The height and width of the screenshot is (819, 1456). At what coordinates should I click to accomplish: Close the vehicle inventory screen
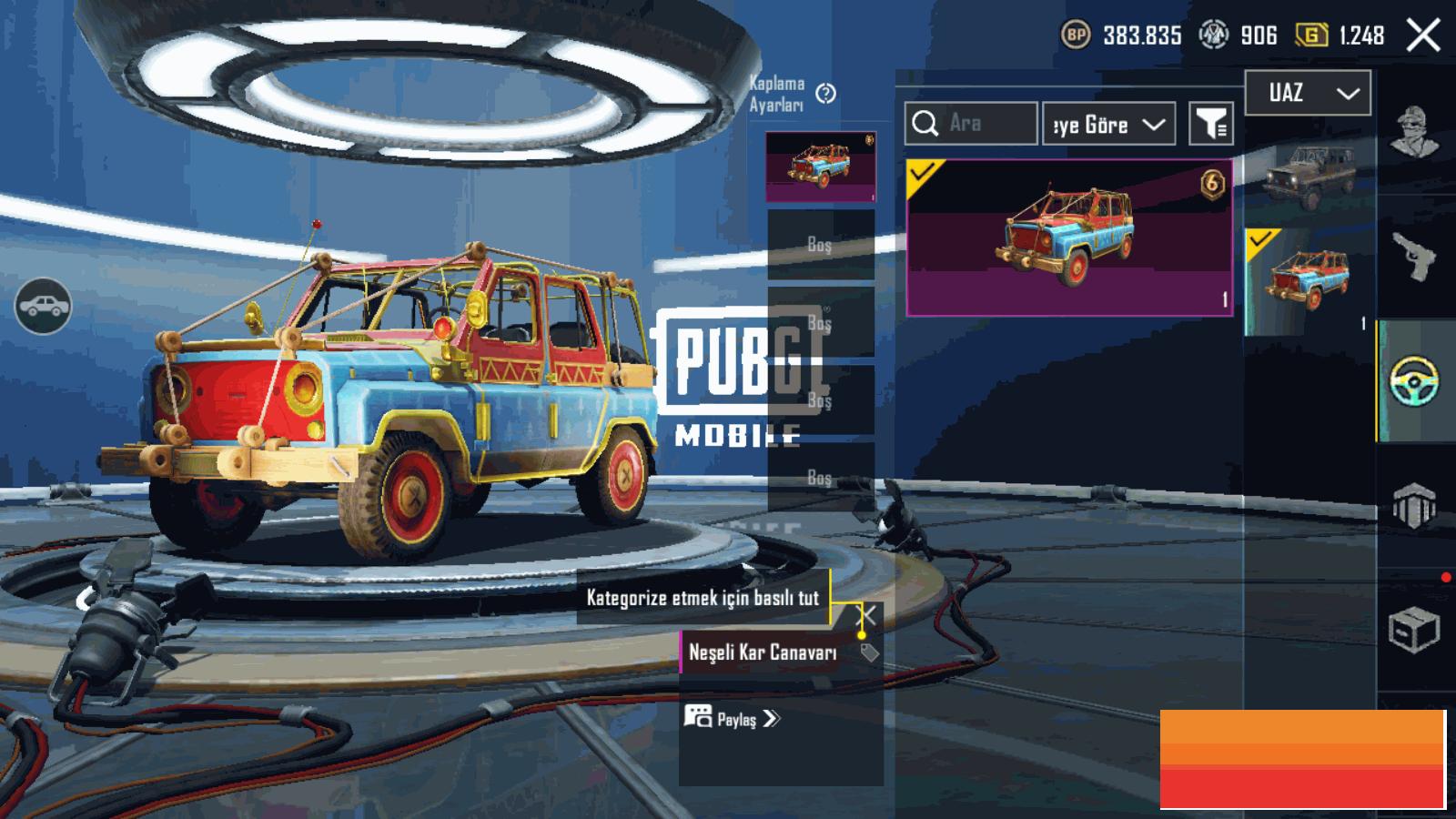click(x=1422, y=35)
